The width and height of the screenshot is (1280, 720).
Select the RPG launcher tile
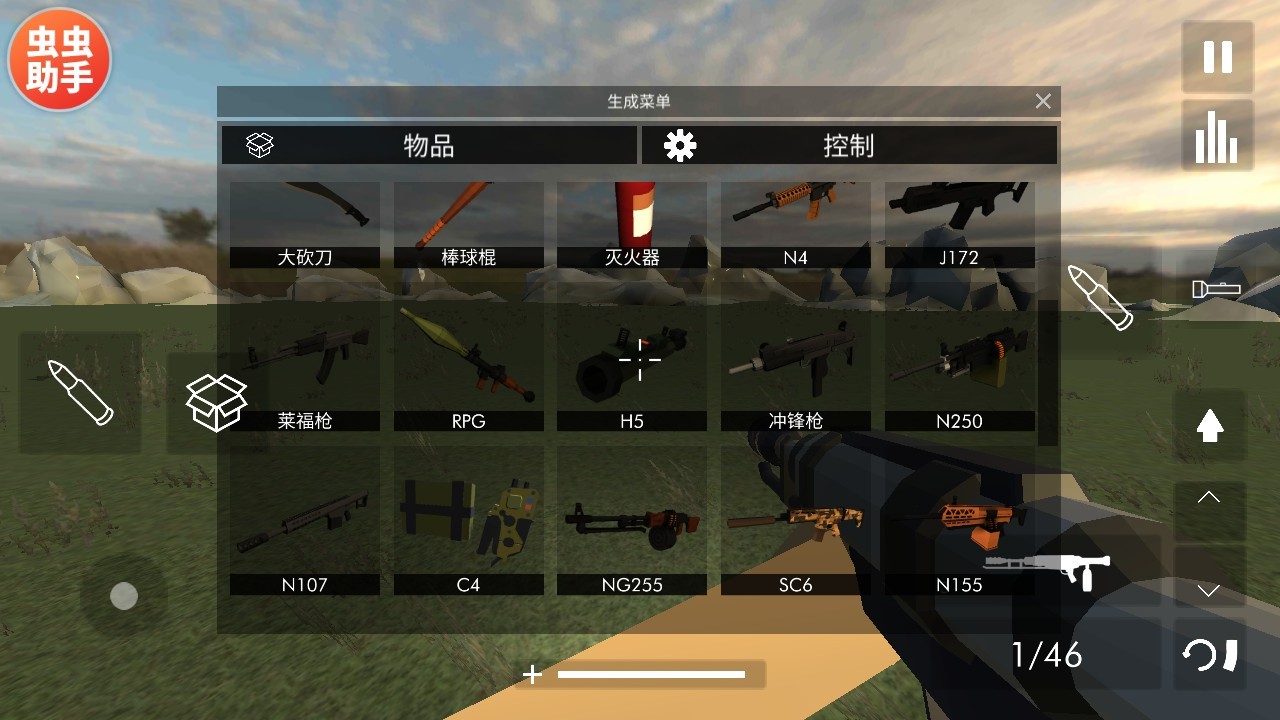468,368
